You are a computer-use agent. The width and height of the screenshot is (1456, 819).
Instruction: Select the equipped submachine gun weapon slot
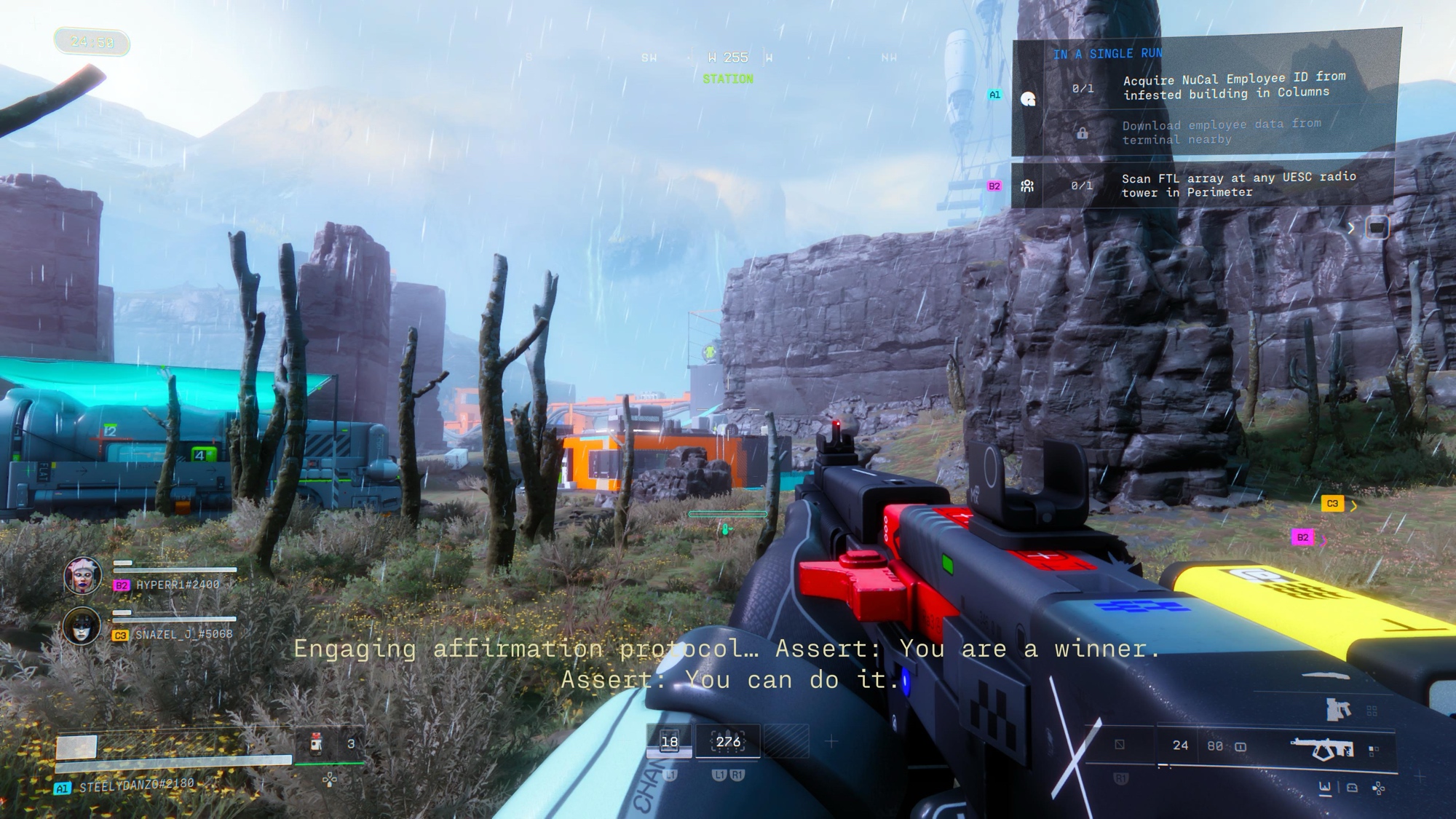click(1321, 748)
